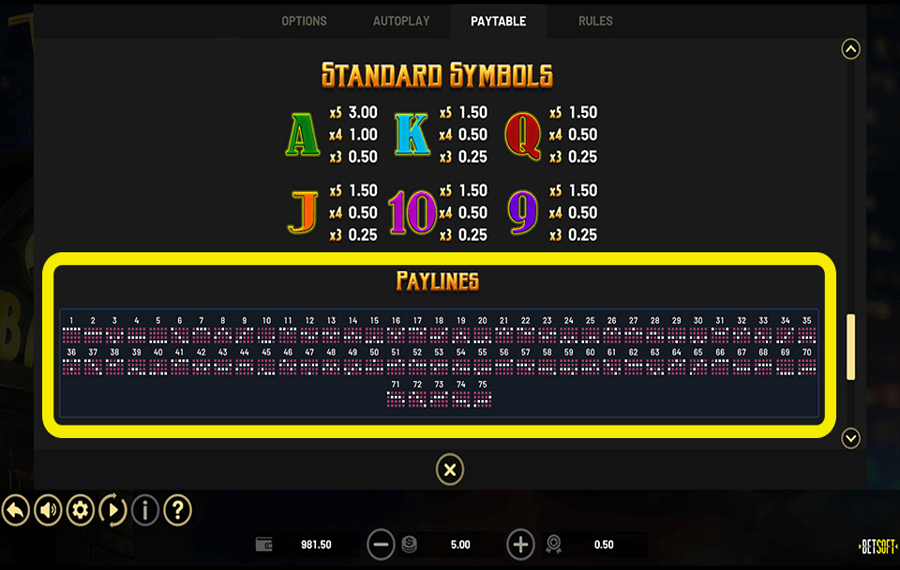Select the Paytable tab
Image resolution: width=900 pixels, height=570 pixels.
pyautogui.click(x=498, y=21)
